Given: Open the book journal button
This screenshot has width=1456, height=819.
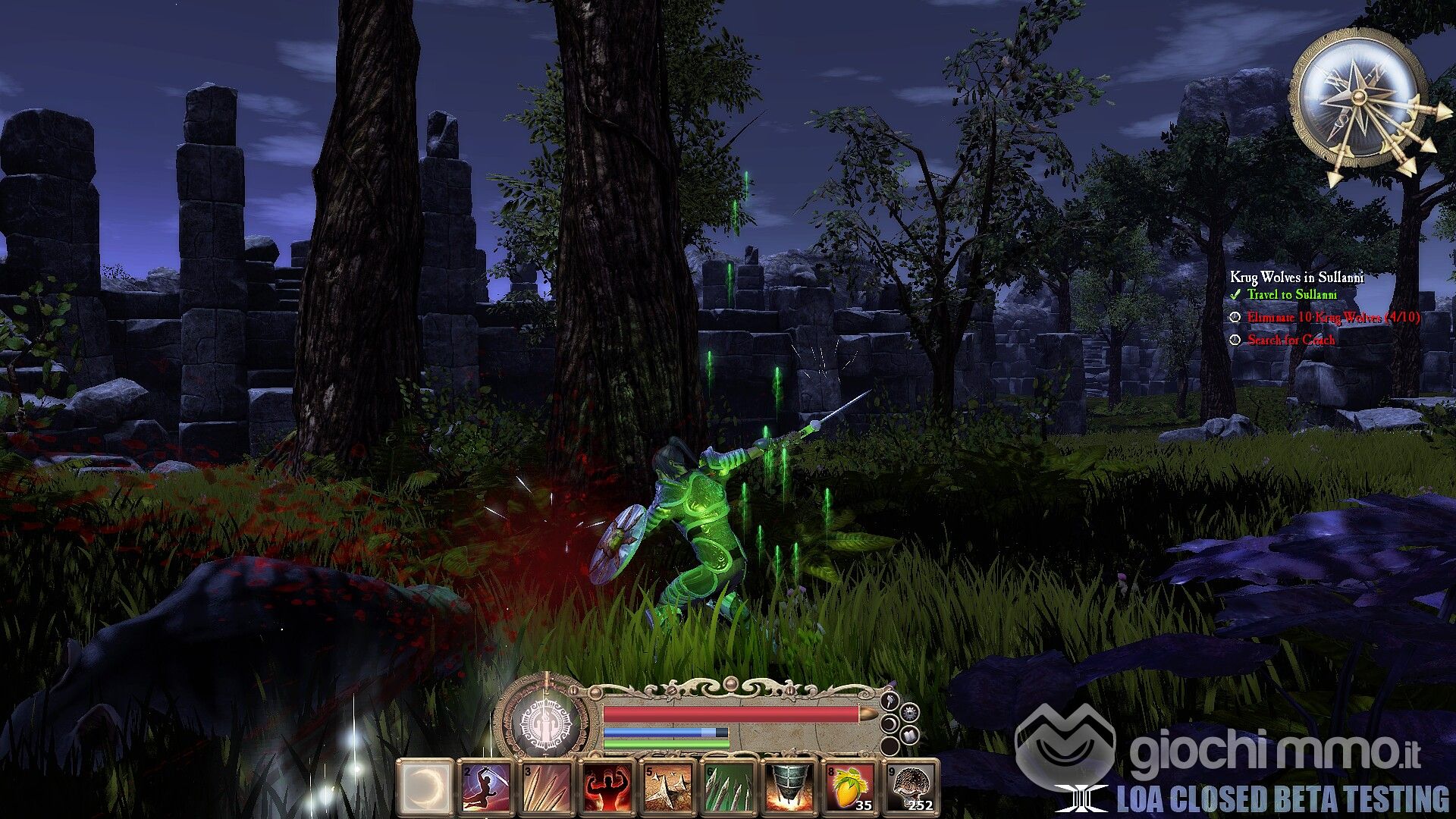Looking at the screenshot, I should tap(911, 735).
